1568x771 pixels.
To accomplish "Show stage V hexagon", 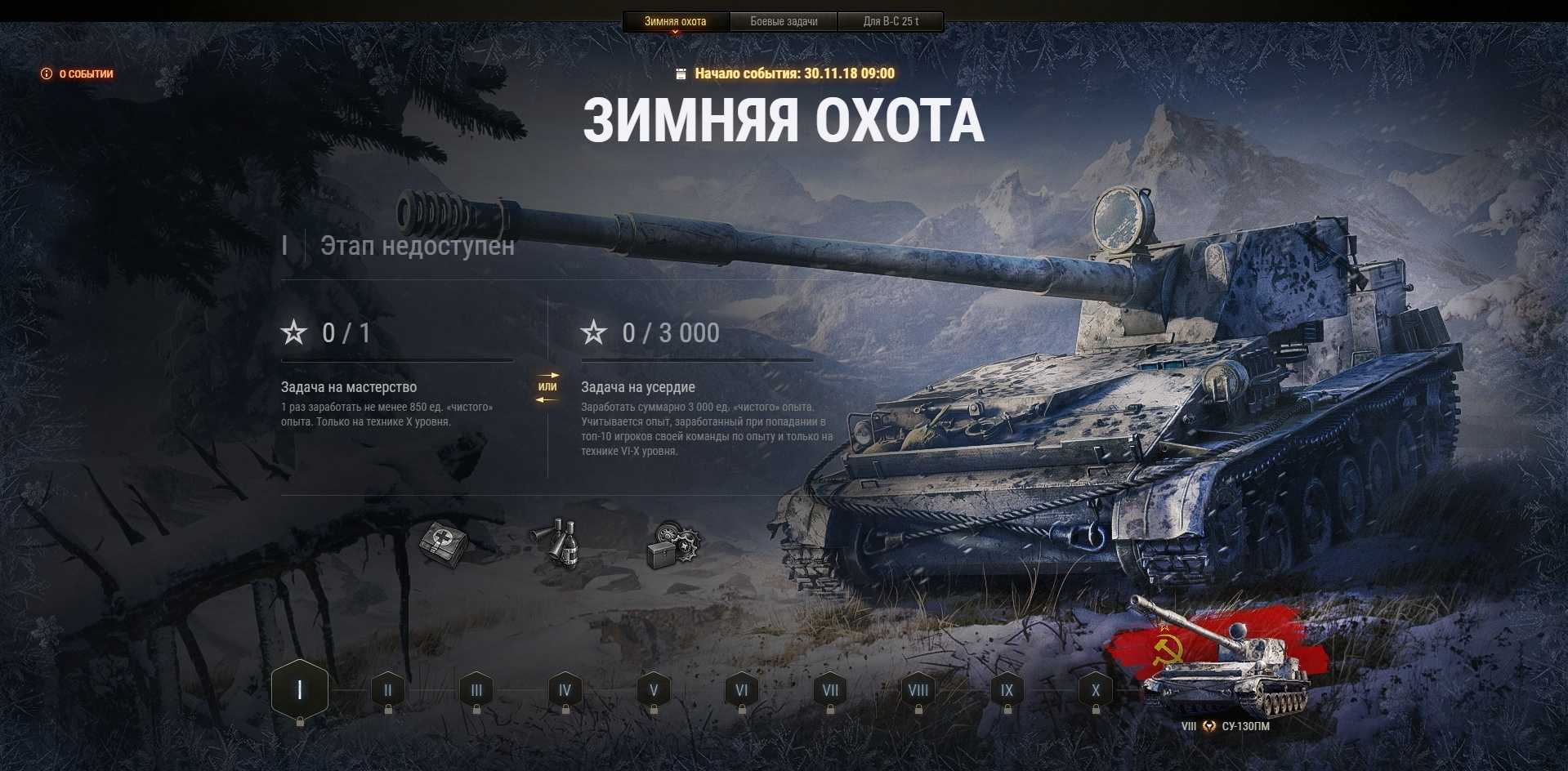I will [654, 690].
